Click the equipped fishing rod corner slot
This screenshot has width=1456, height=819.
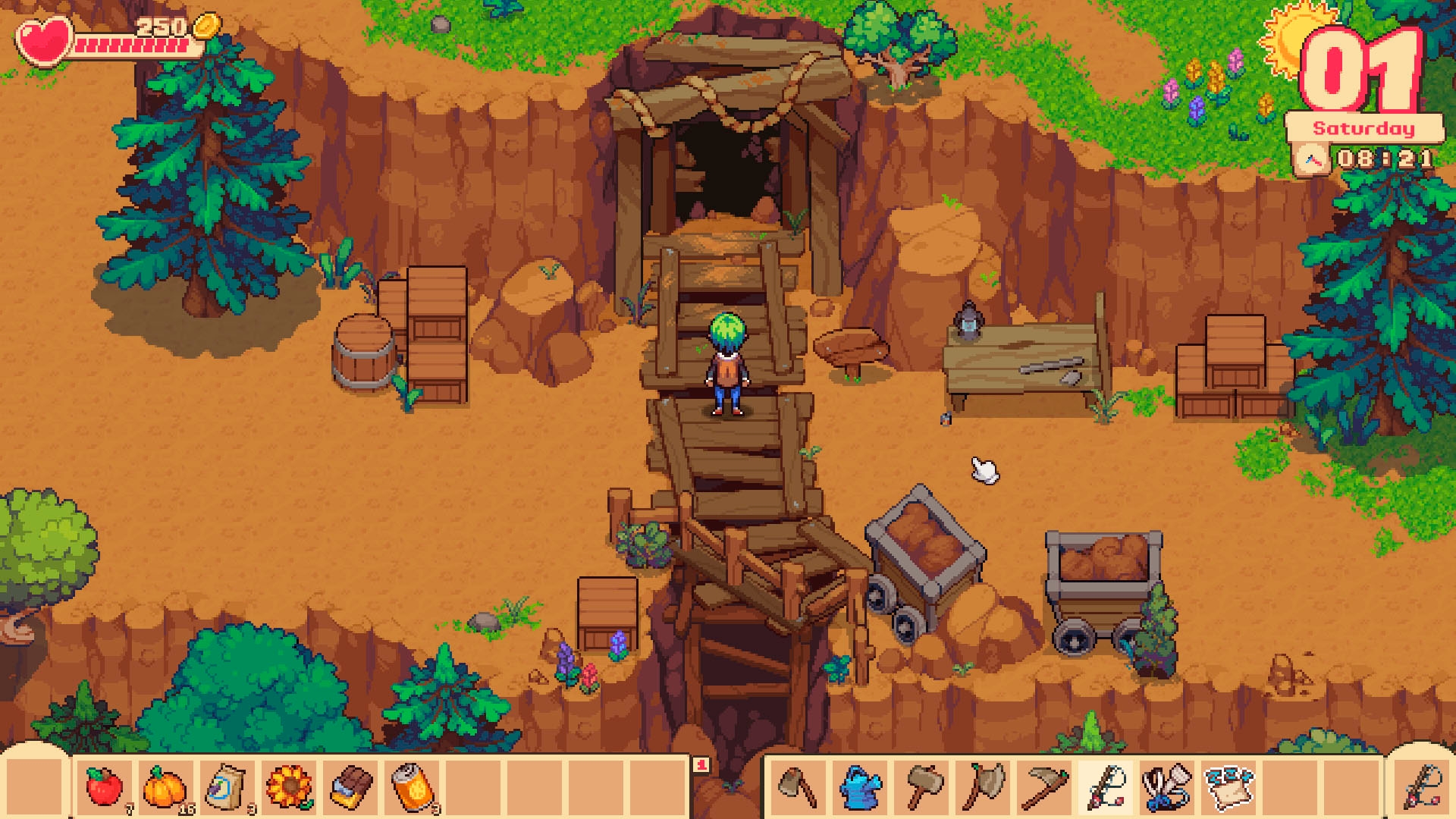(1423, 786)
